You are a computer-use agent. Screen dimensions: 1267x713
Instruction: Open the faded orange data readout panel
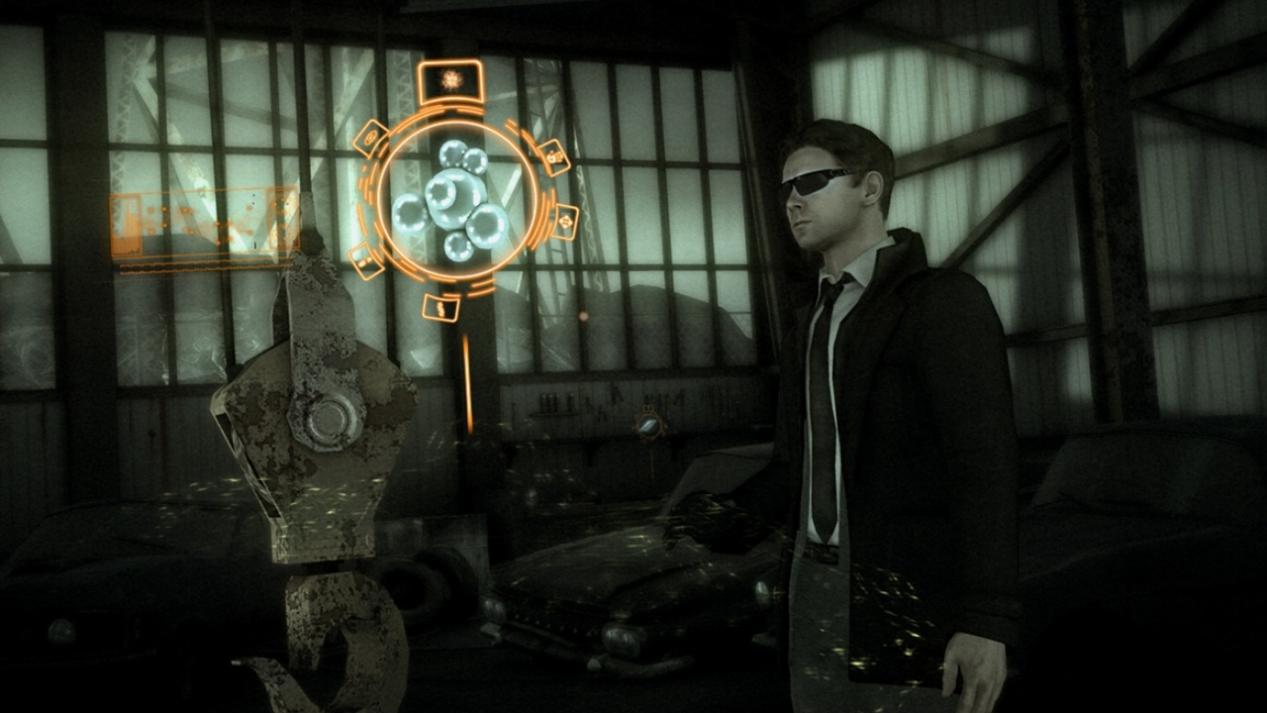(205, 225)
